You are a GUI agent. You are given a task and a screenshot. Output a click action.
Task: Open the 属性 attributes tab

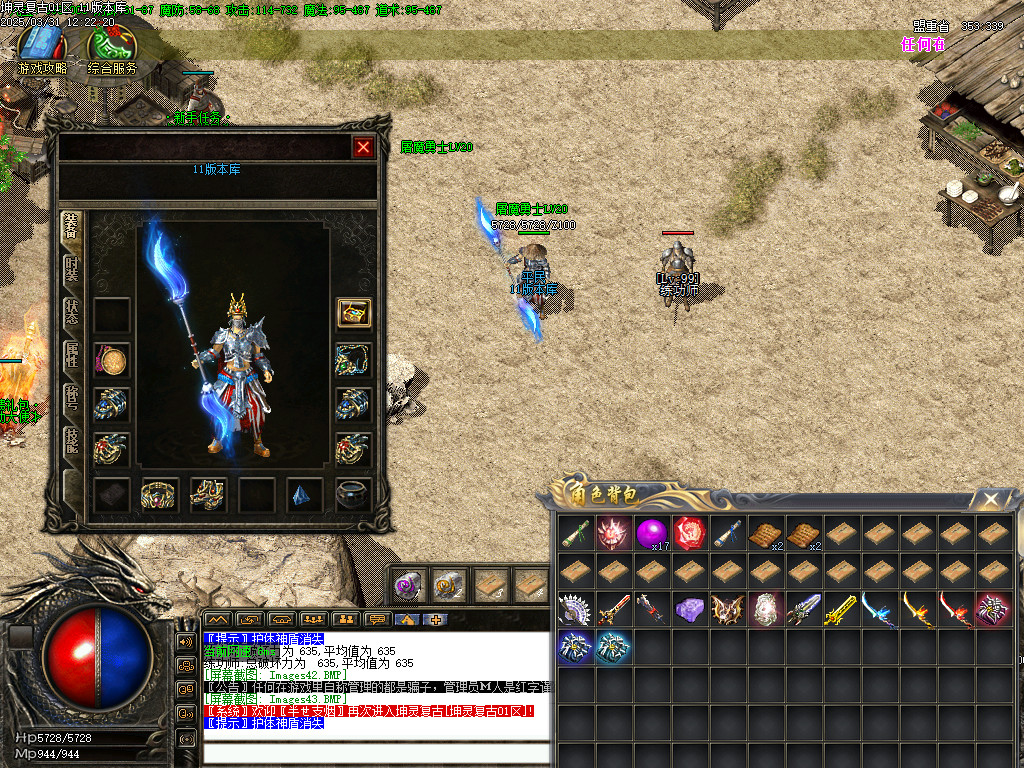click(x=72, y=352)
